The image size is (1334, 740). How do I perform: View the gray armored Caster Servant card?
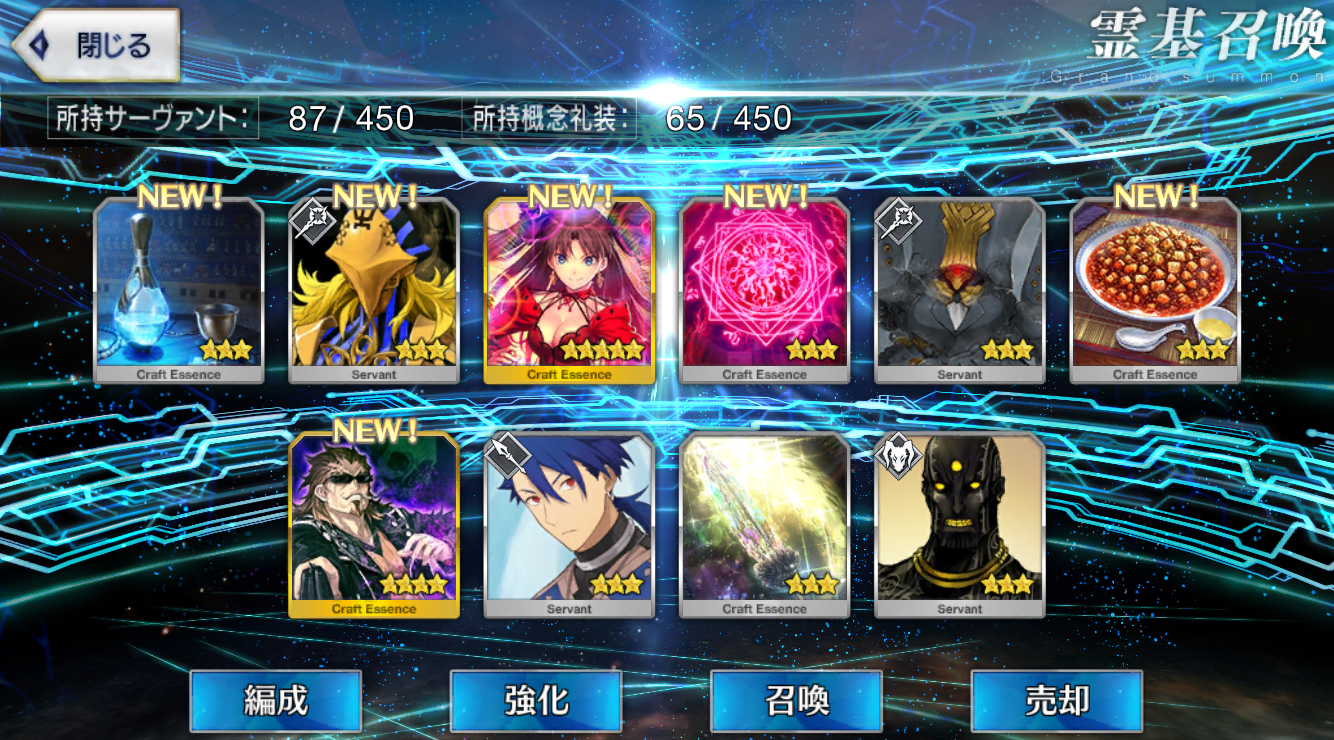[x=960, y=290]
